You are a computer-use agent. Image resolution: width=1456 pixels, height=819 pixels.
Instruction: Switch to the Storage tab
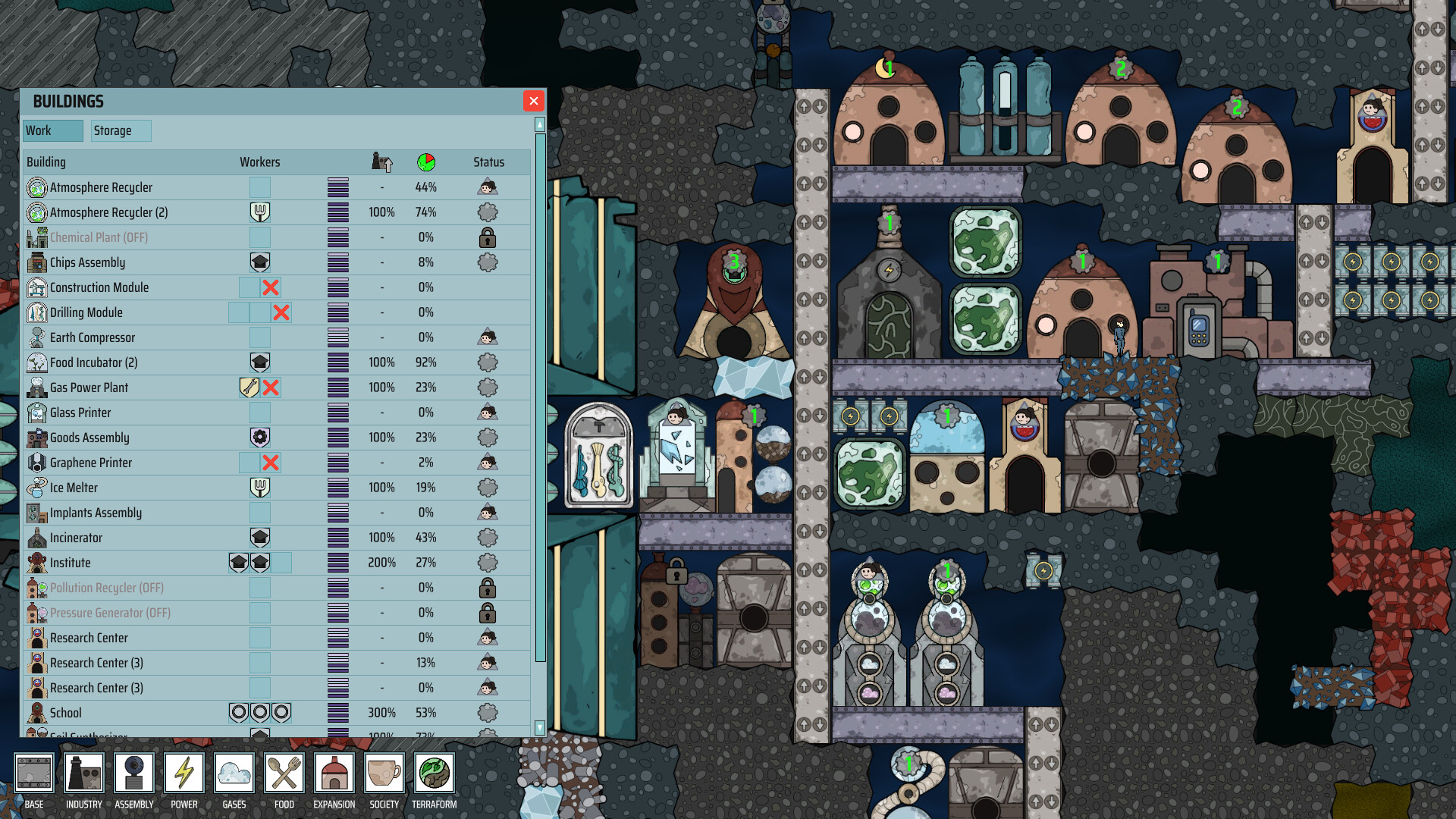[121, 130]
